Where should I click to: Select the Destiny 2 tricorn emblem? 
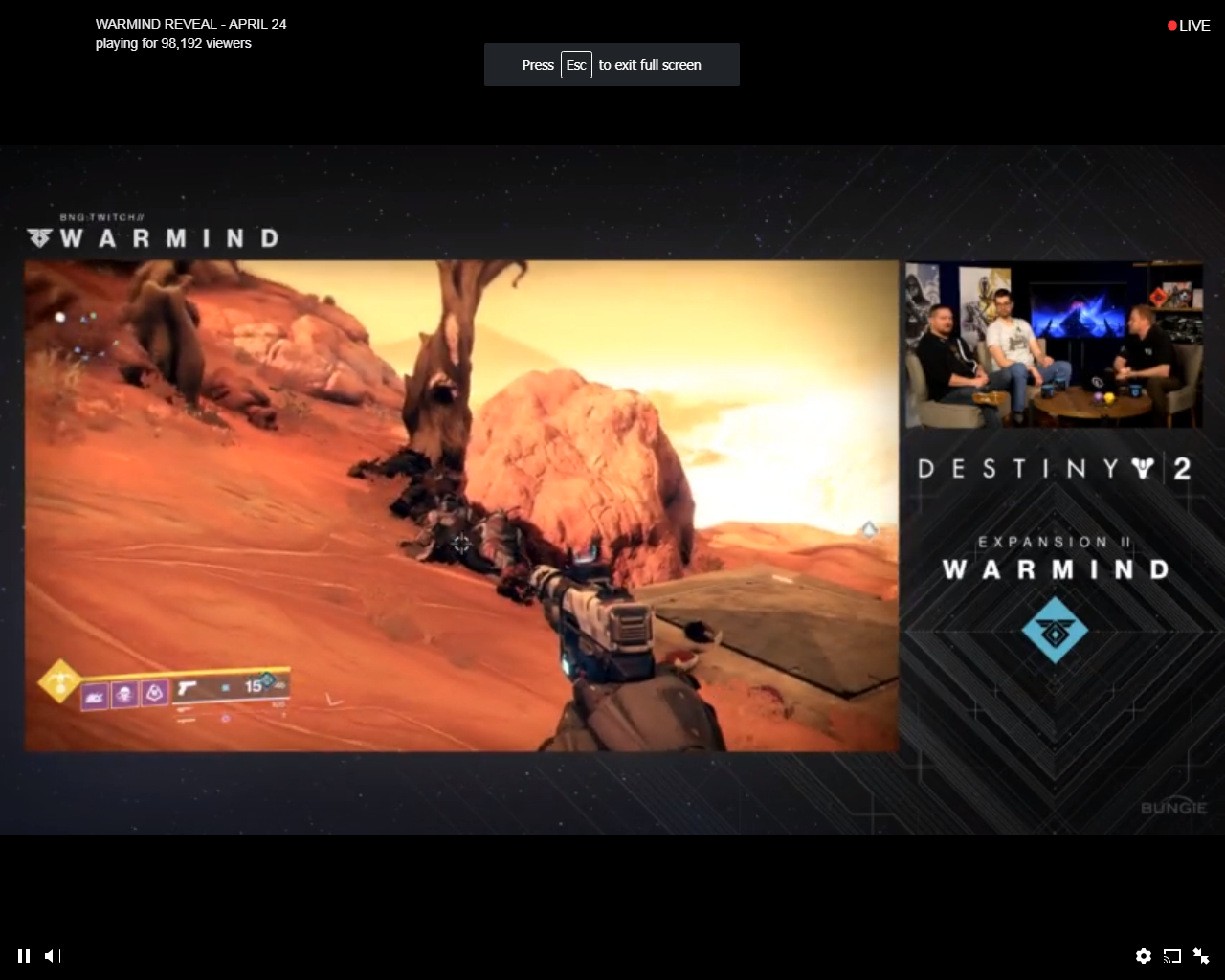1145,466
